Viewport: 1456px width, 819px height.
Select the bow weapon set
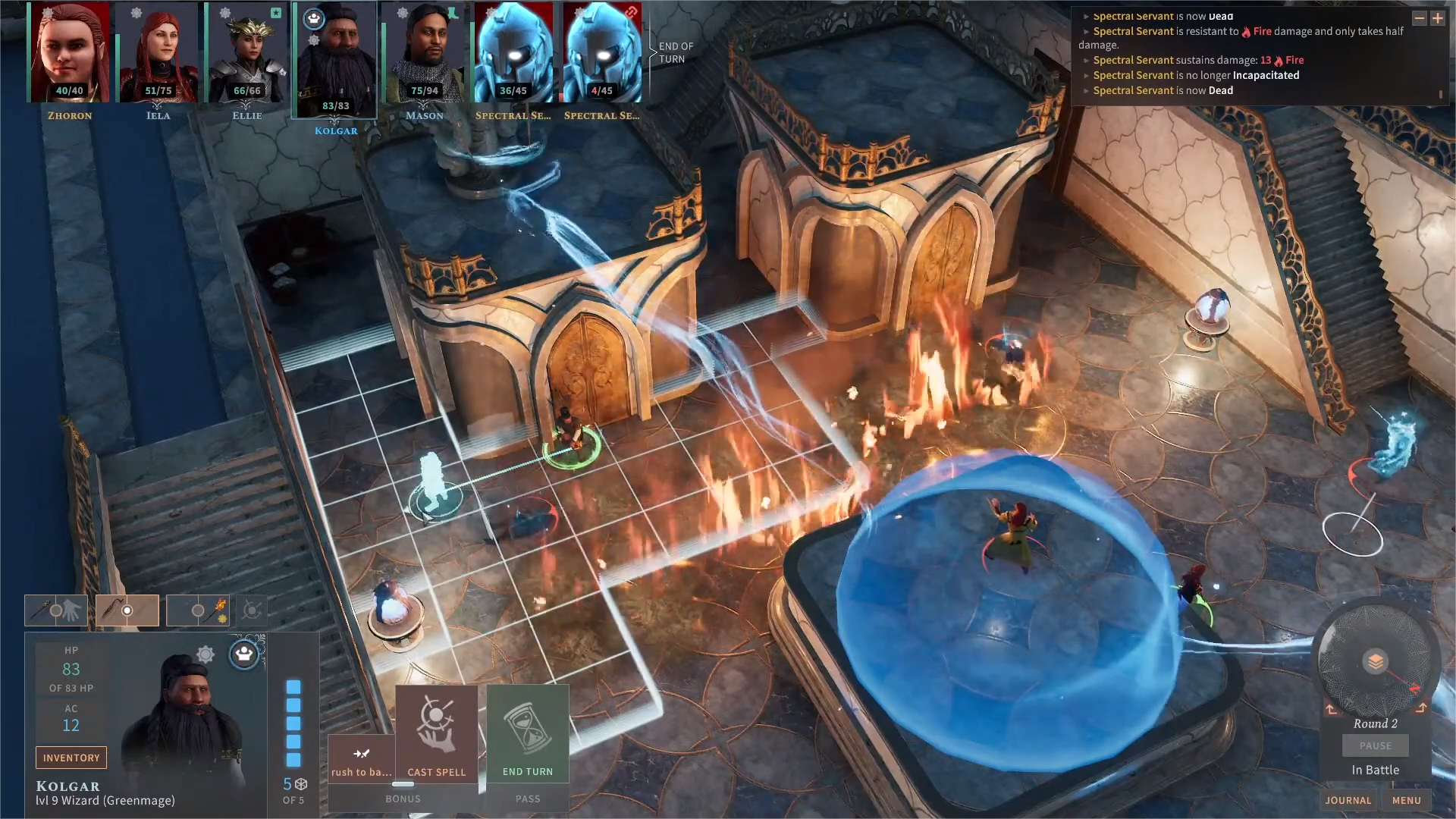(x=127, y=610)
